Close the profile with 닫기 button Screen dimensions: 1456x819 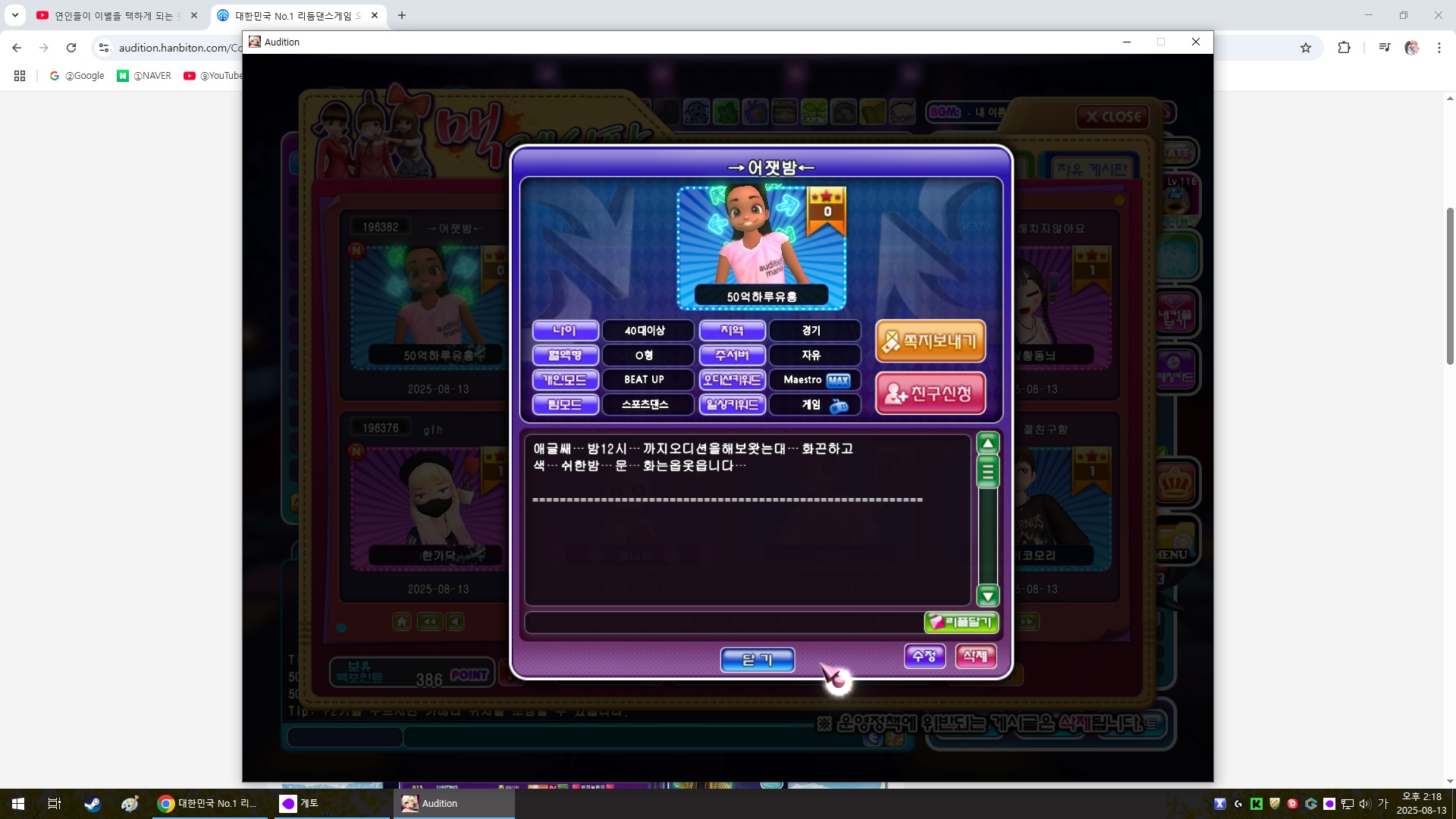pyautogui.click(x=757, y=660)
